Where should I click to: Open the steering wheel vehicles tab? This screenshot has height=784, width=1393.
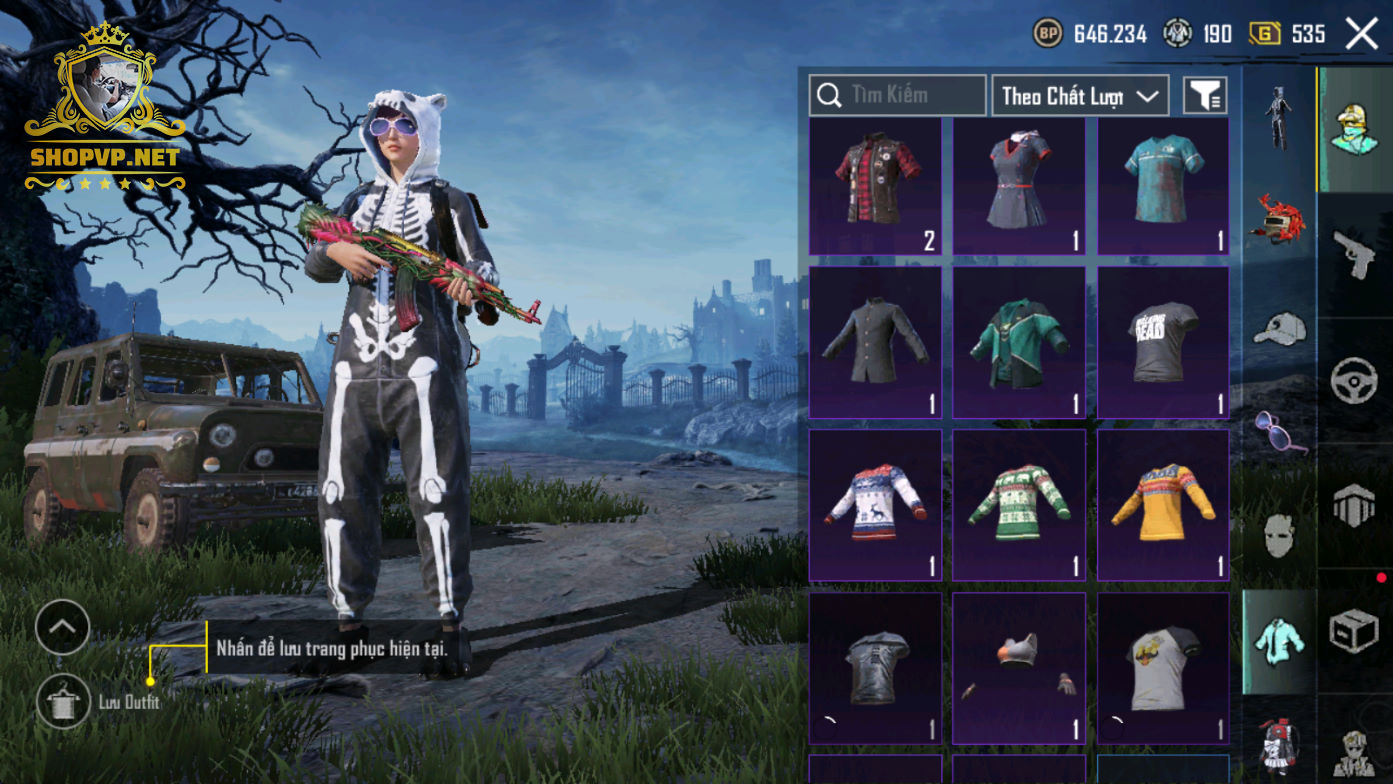coord(1355,381)
